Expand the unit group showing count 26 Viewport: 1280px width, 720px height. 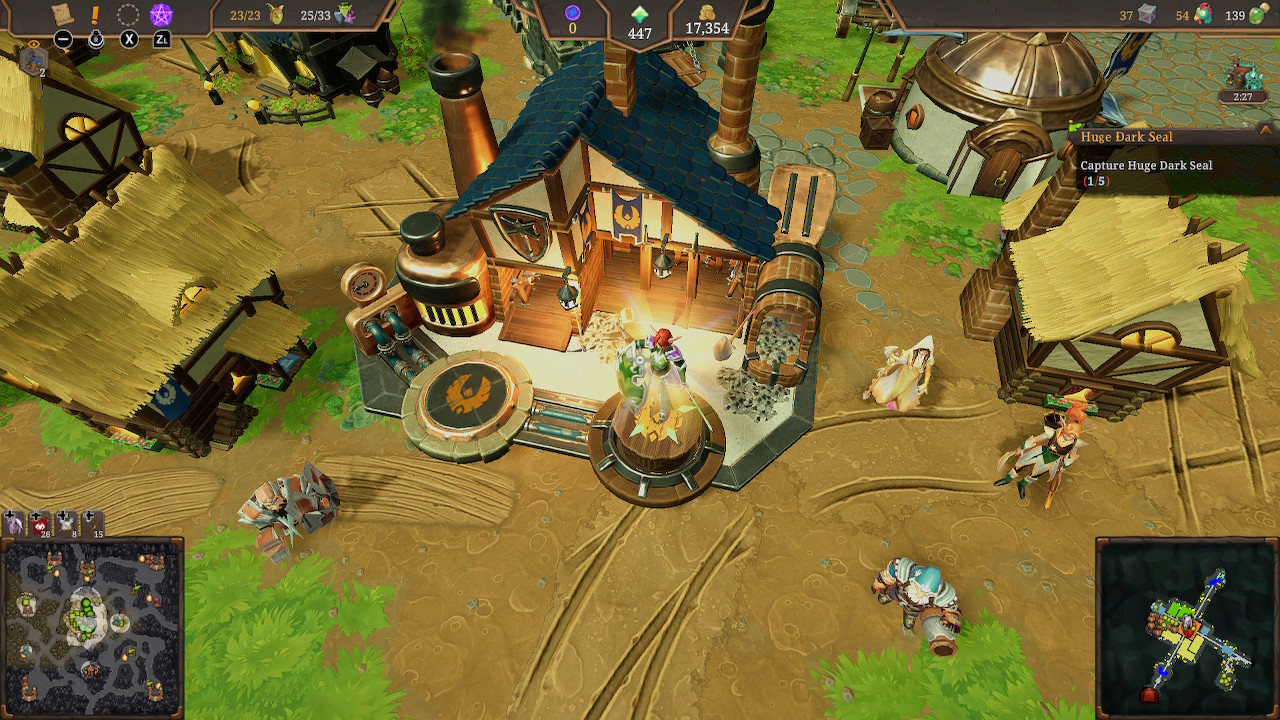pyautogui.click(x=40, y=525)
